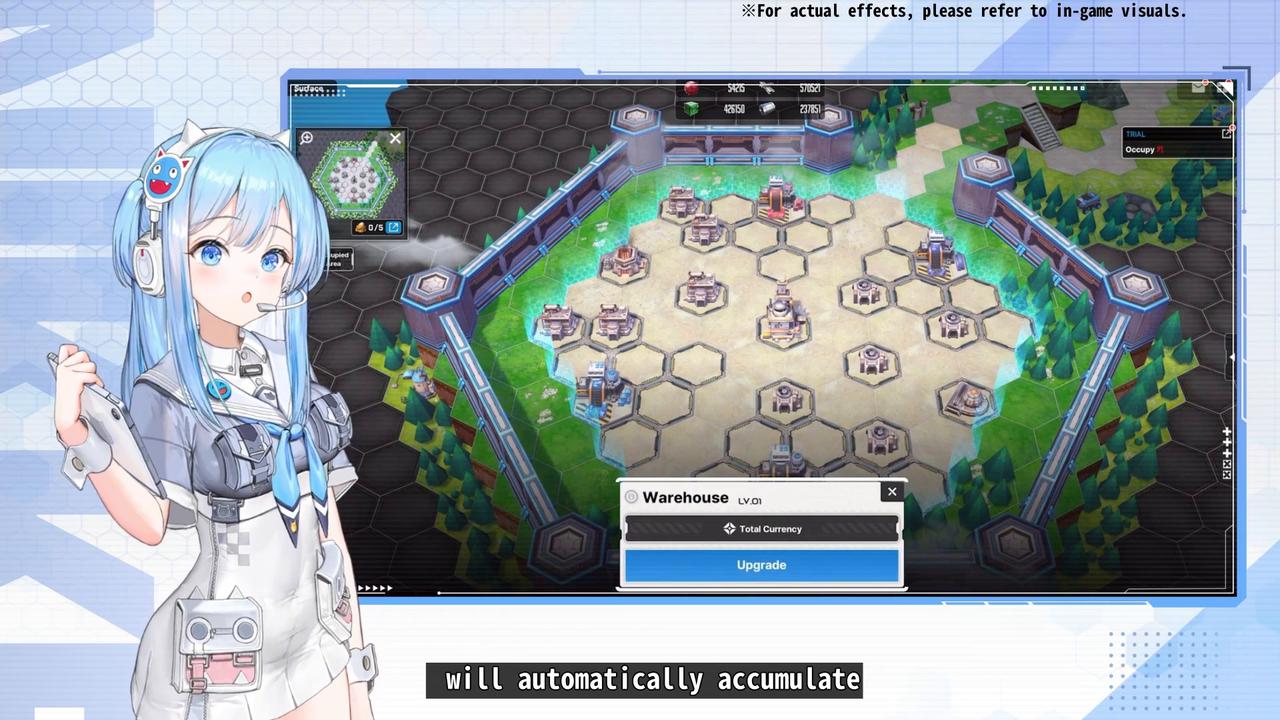Show the Warehouse Total Currency bar
Viewport: 1280px width, 720px height.
tap(762, 529)
